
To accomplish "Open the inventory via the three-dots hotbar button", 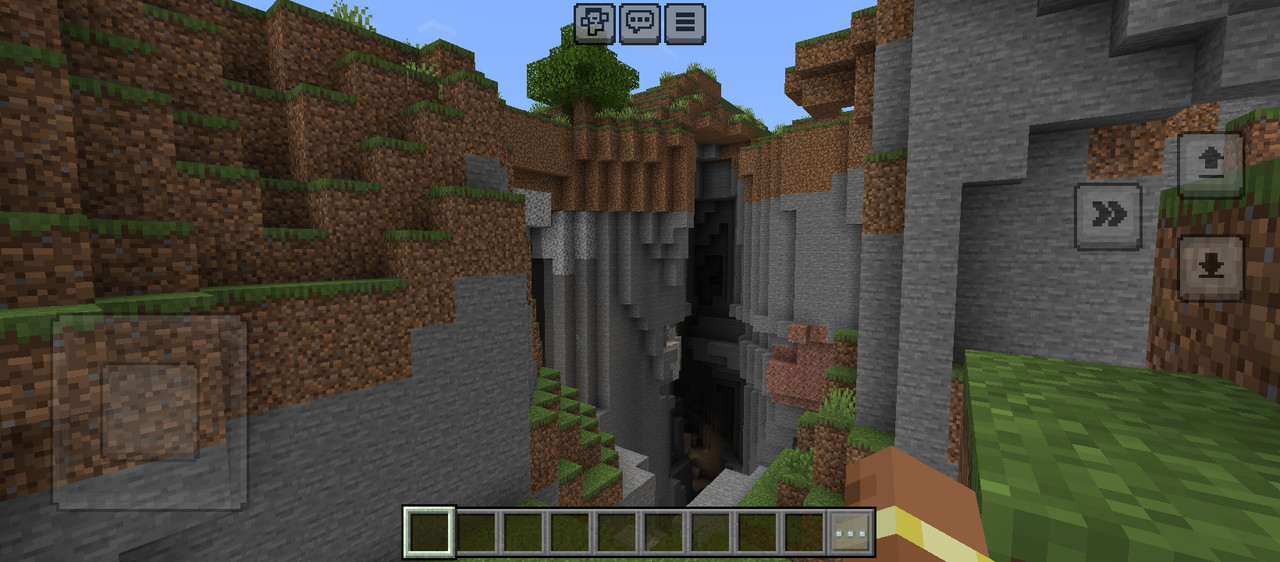I will (851, 532).
